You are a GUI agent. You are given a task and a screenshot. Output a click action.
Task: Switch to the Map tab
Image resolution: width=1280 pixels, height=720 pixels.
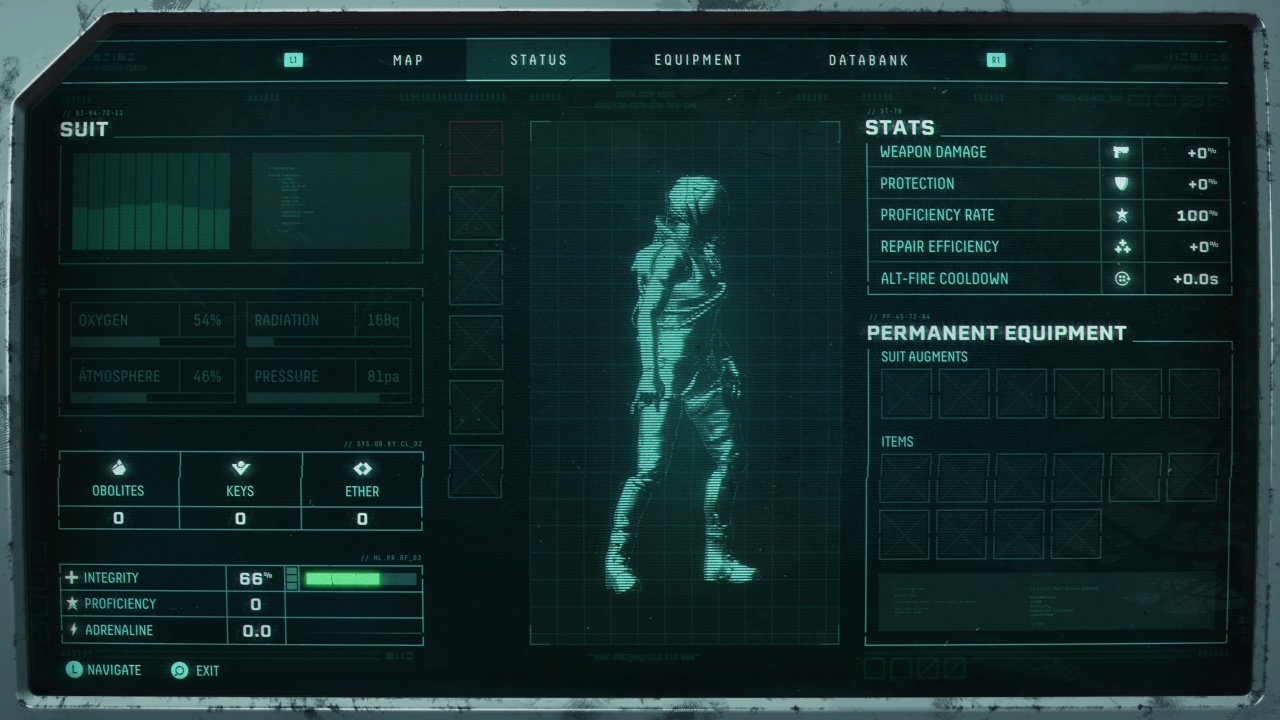point(408,60)
